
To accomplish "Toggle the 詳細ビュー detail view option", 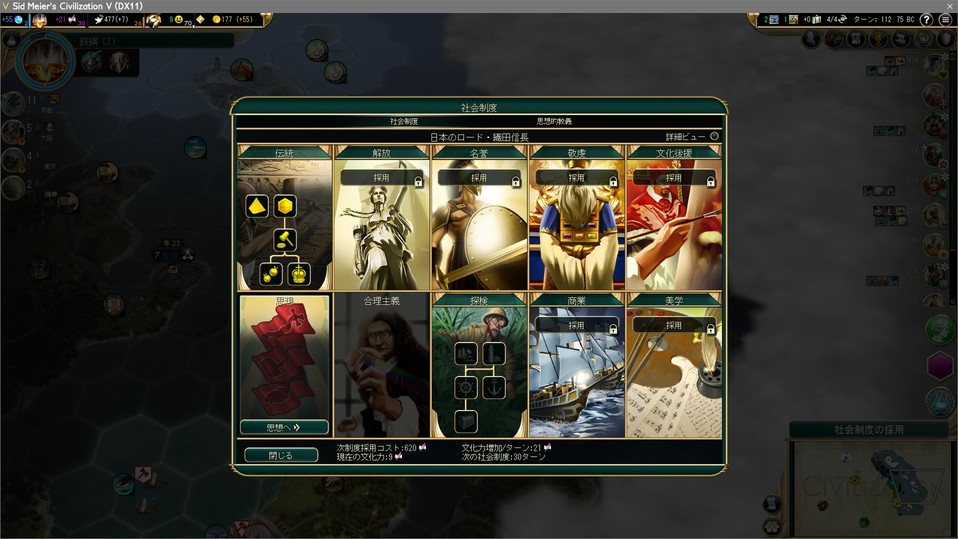I will tap(714, 136).
